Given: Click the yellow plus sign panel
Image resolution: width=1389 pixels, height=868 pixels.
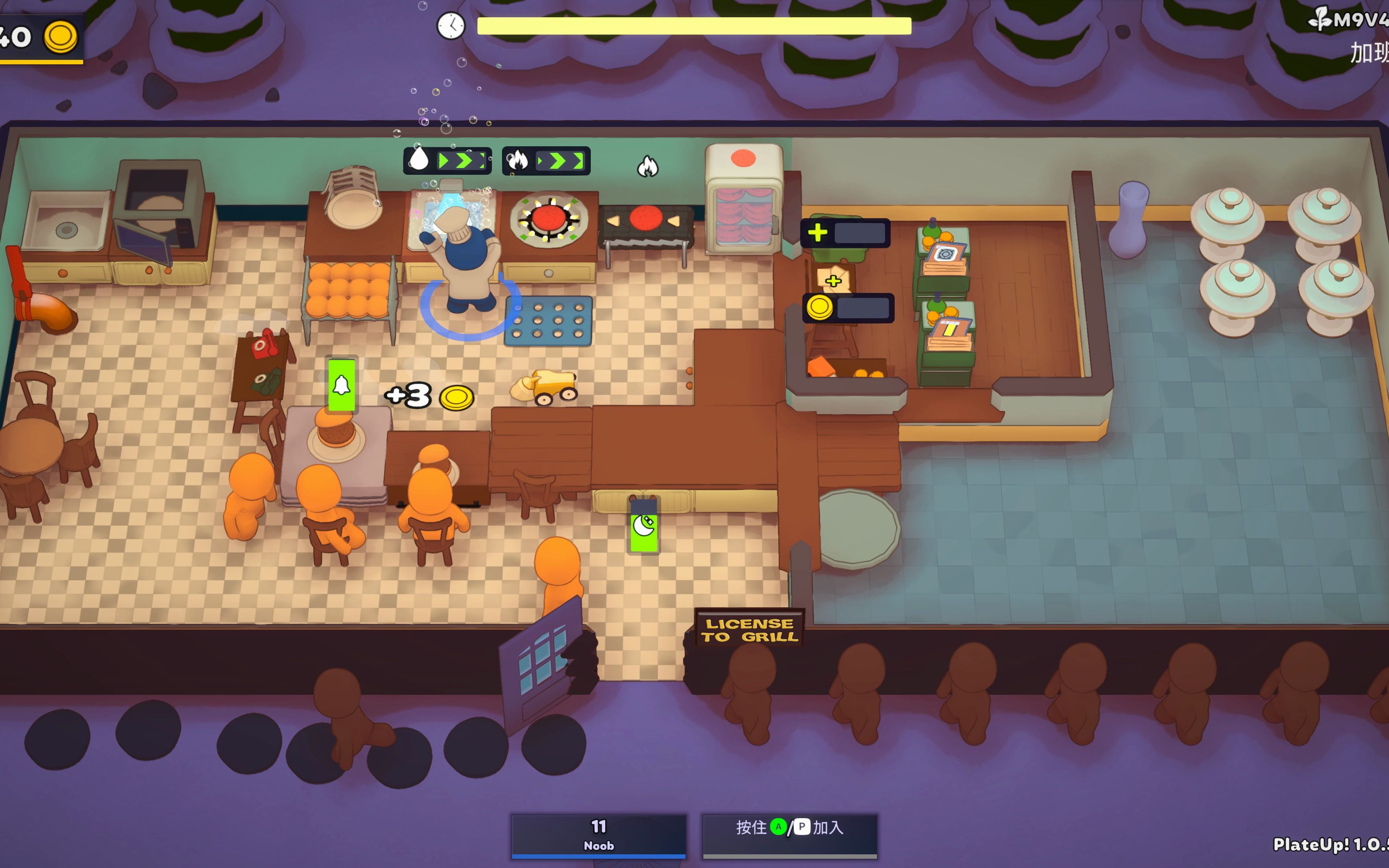Looking at the screenshot, I should pyautogui.click(x=845, y=233).
